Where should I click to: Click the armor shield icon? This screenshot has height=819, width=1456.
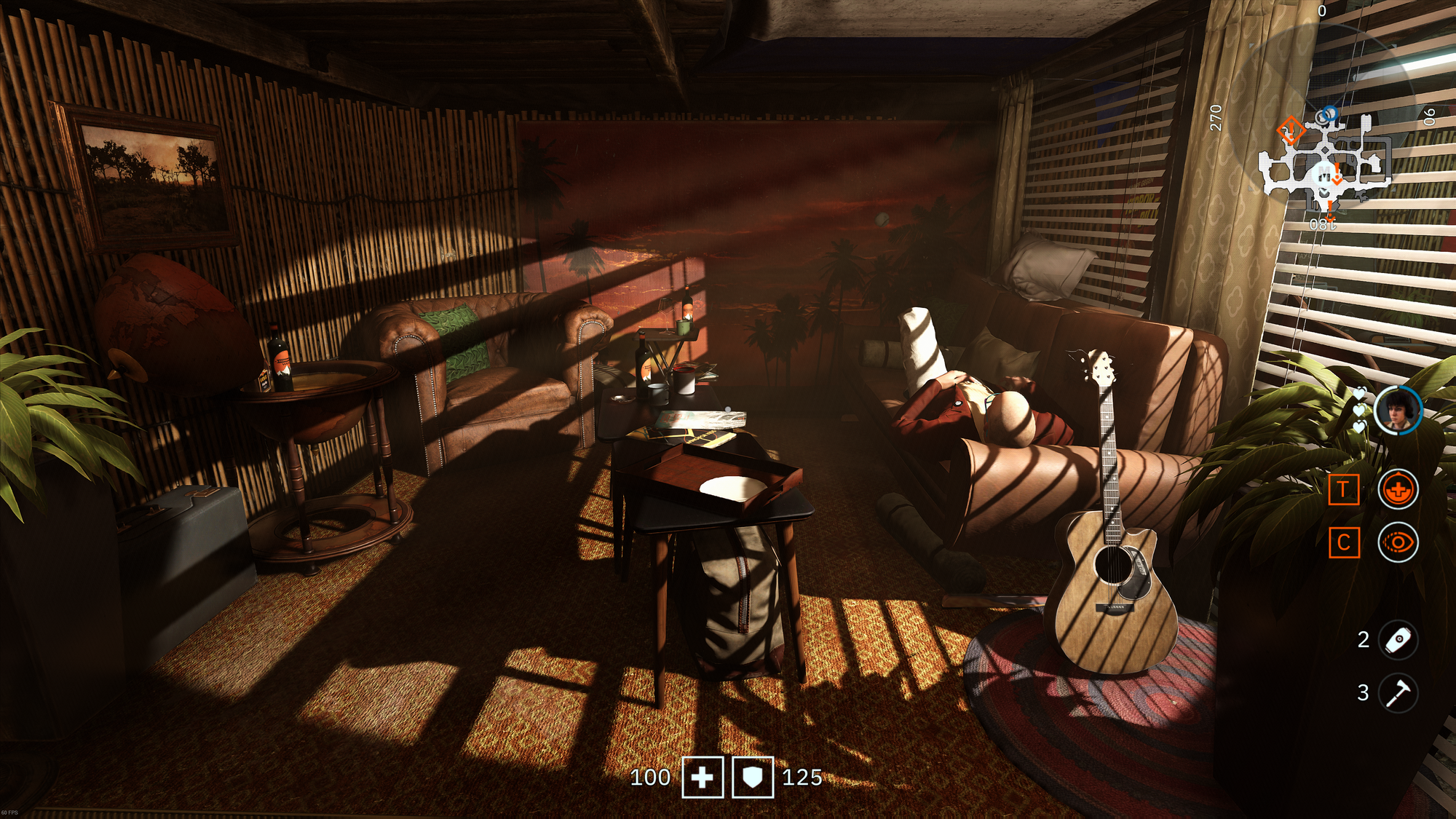pos(752,778)
